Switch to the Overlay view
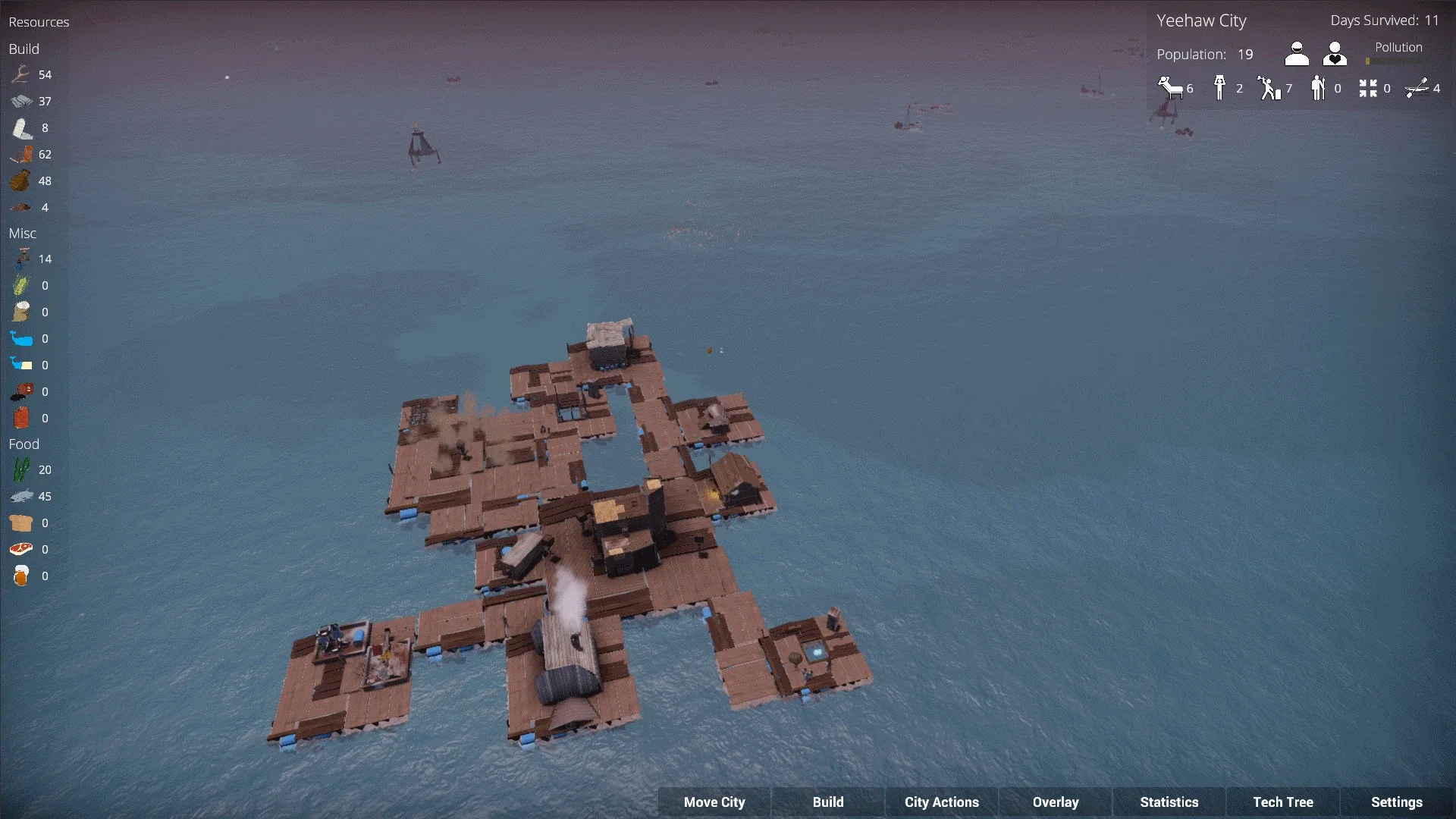 point(1056,802)
